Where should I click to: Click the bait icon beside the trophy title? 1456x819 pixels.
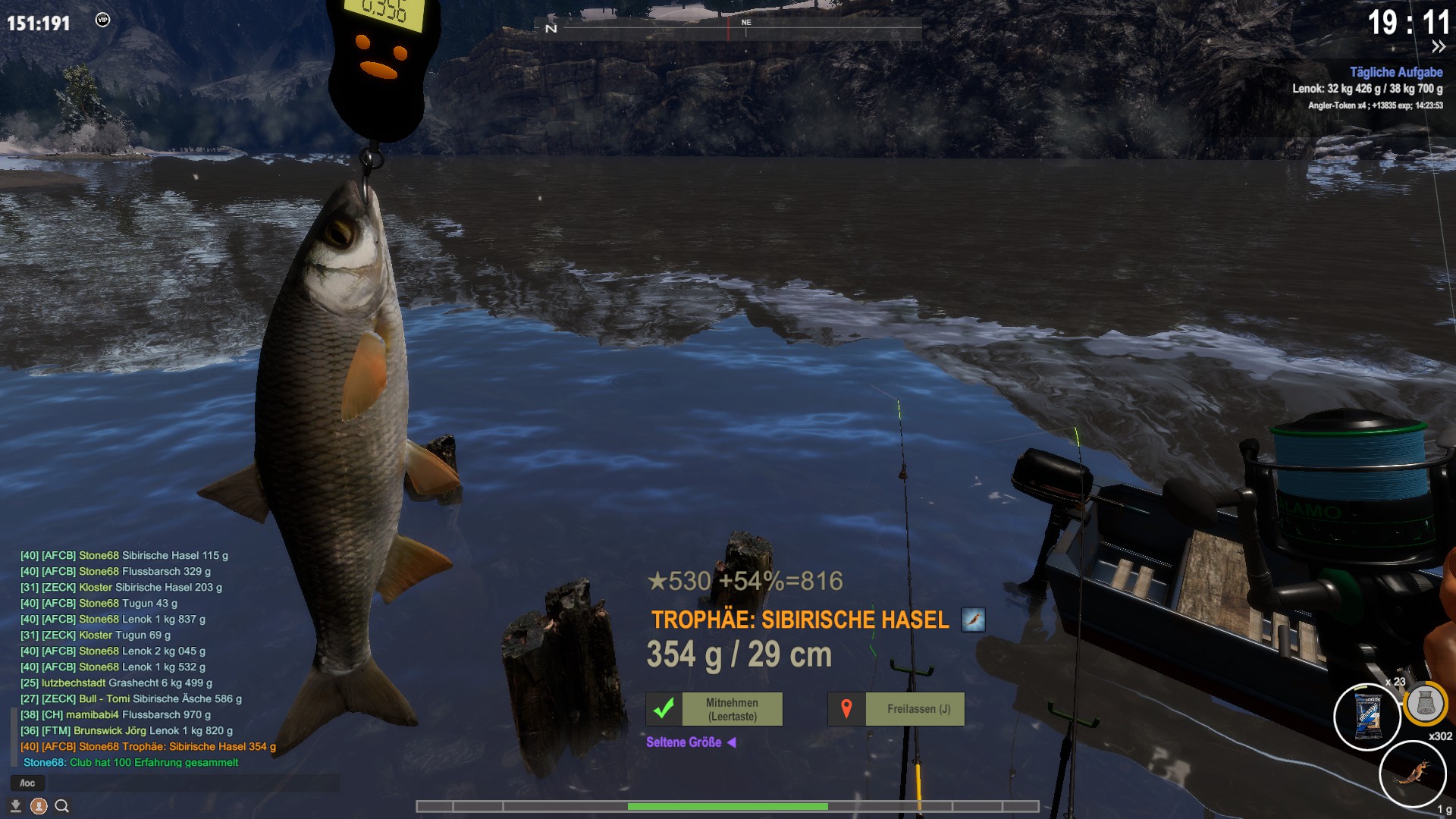pos(973,620)
